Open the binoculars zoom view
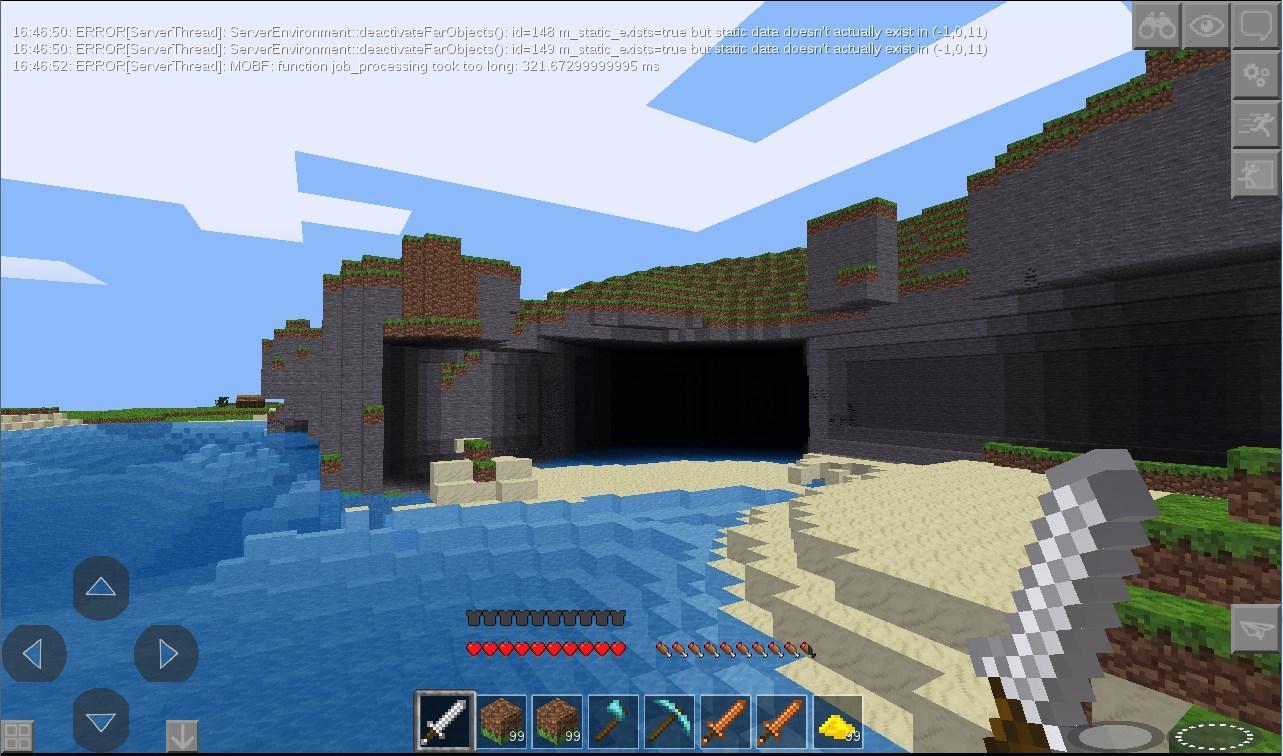1283x756 pixels. pyautogui.click(x=1157, y=25)
